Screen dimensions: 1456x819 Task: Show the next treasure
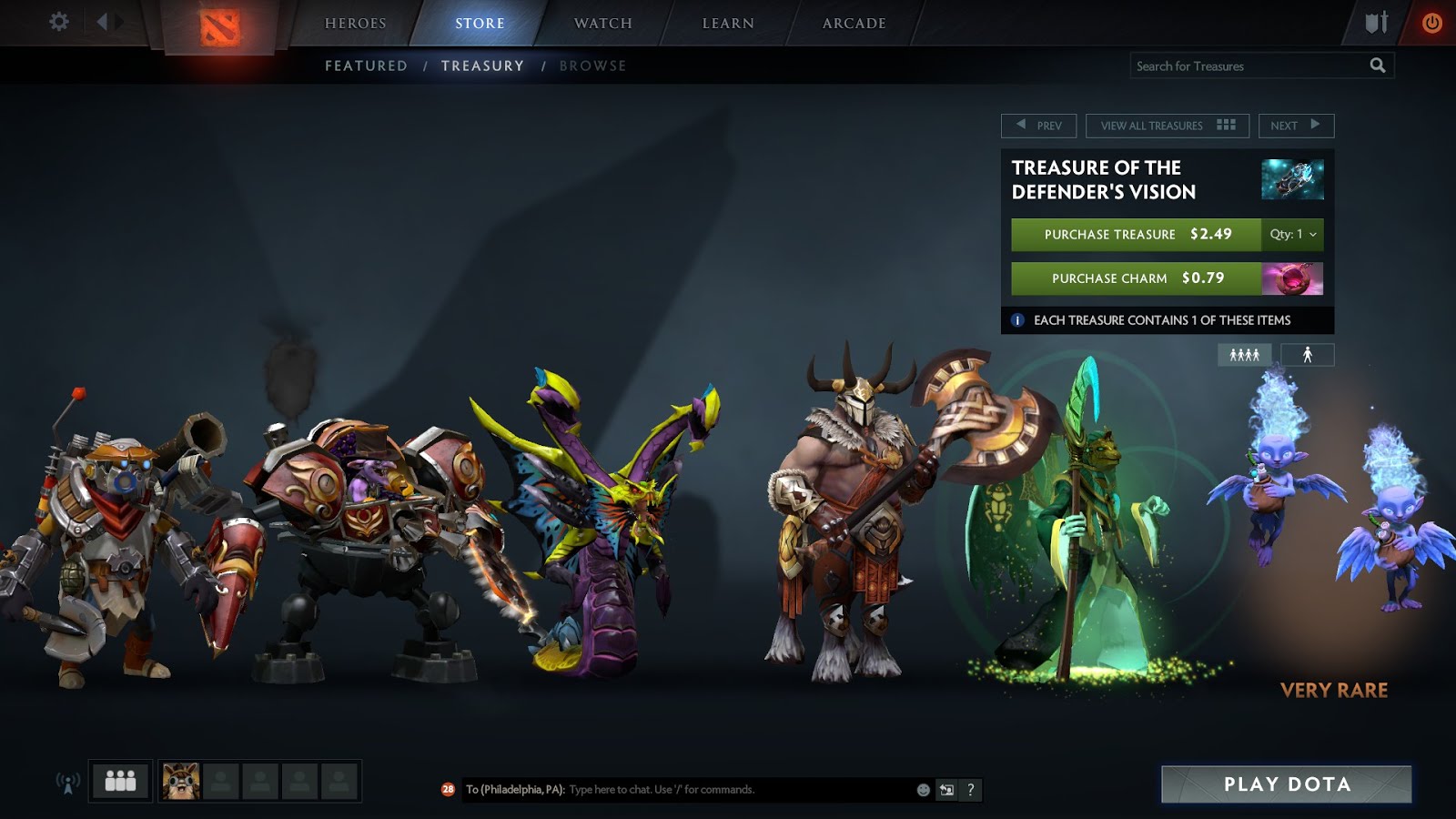point(1296,126)
